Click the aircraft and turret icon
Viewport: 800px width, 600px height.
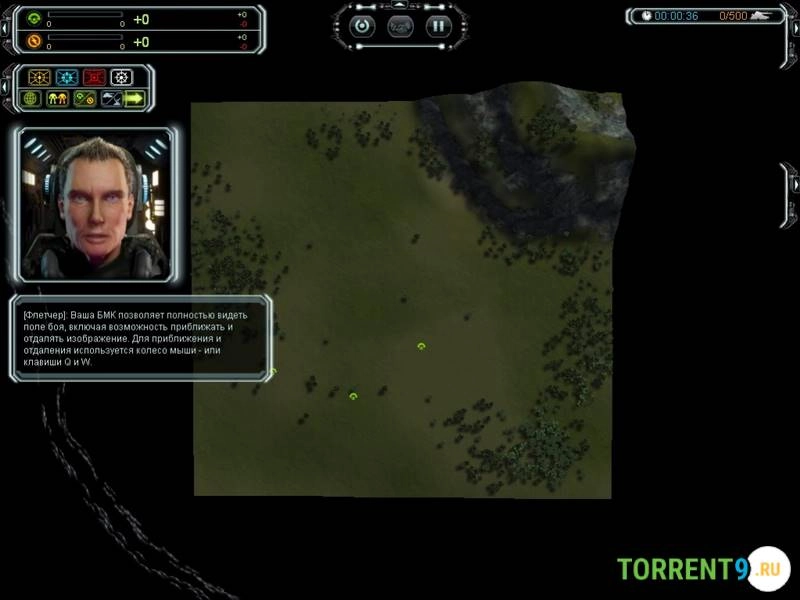point(110,99)
